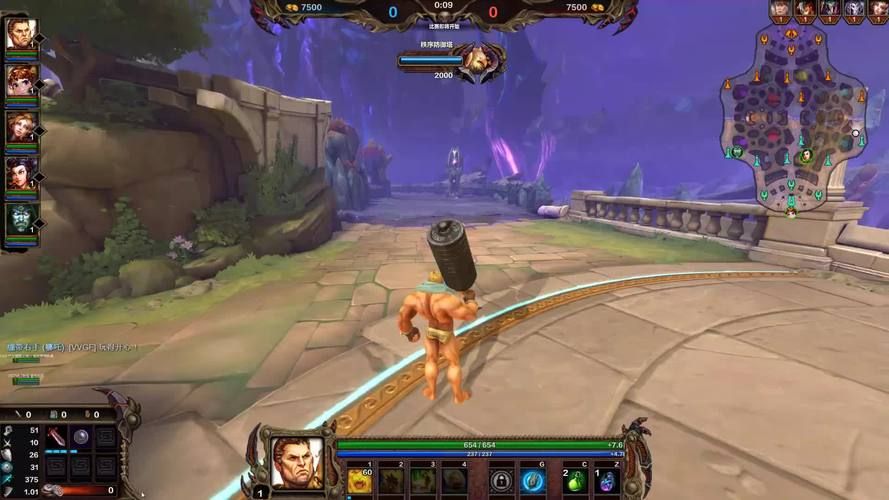Click the first enemy god portrait above minimap
The image size is (889, 500).
[780, 9]
